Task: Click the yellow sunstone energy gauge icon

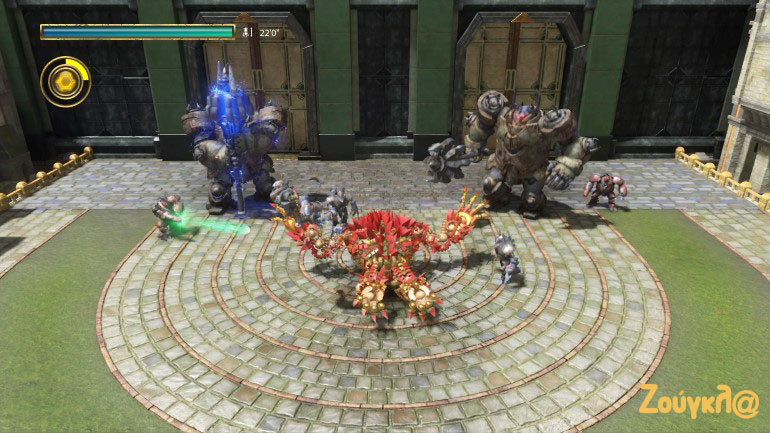Action: pos(65,81)
